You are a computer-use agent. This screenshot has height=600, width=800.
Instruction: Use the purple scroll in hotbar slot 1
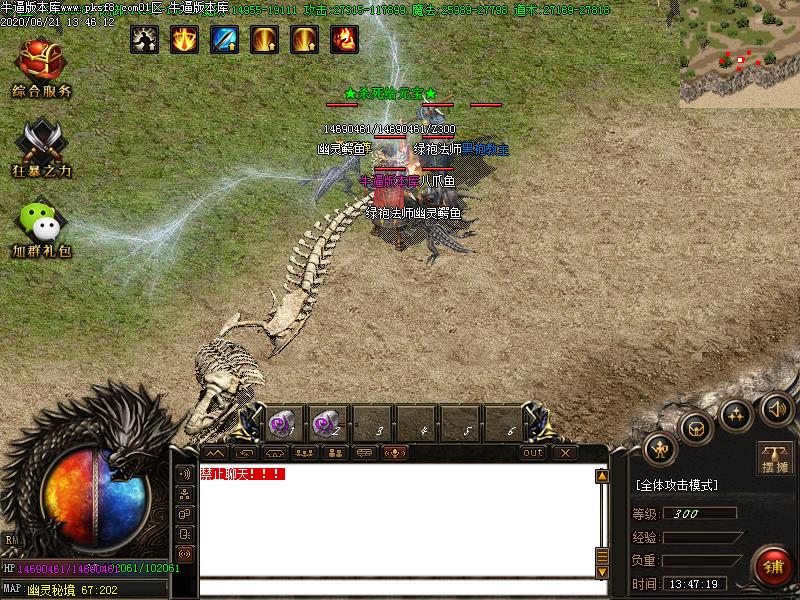pyautogui.click(x=280, y=423)
